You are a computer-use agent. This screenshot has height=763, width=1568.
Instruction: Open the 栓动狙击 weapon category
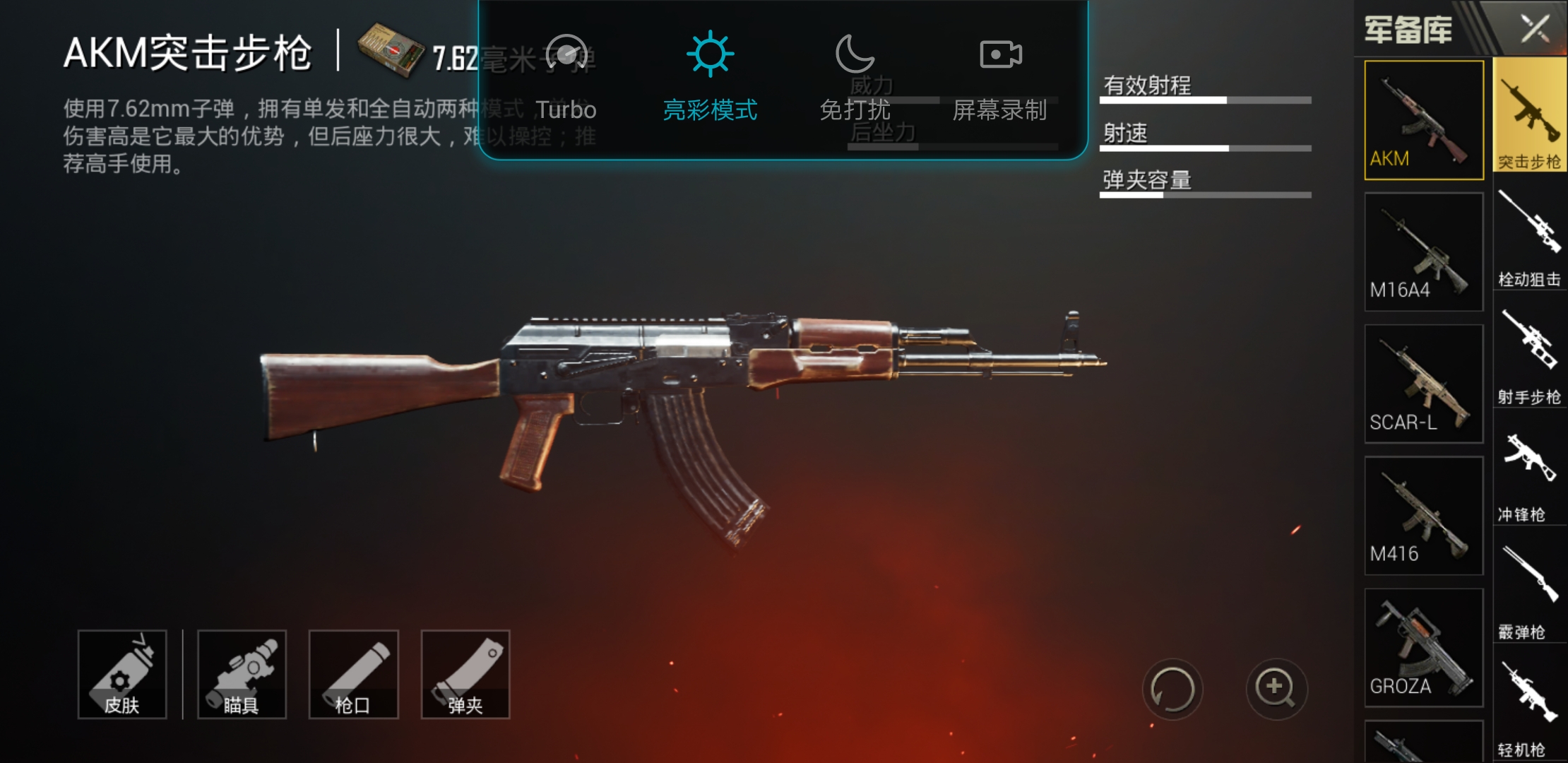pos(1530,237)
